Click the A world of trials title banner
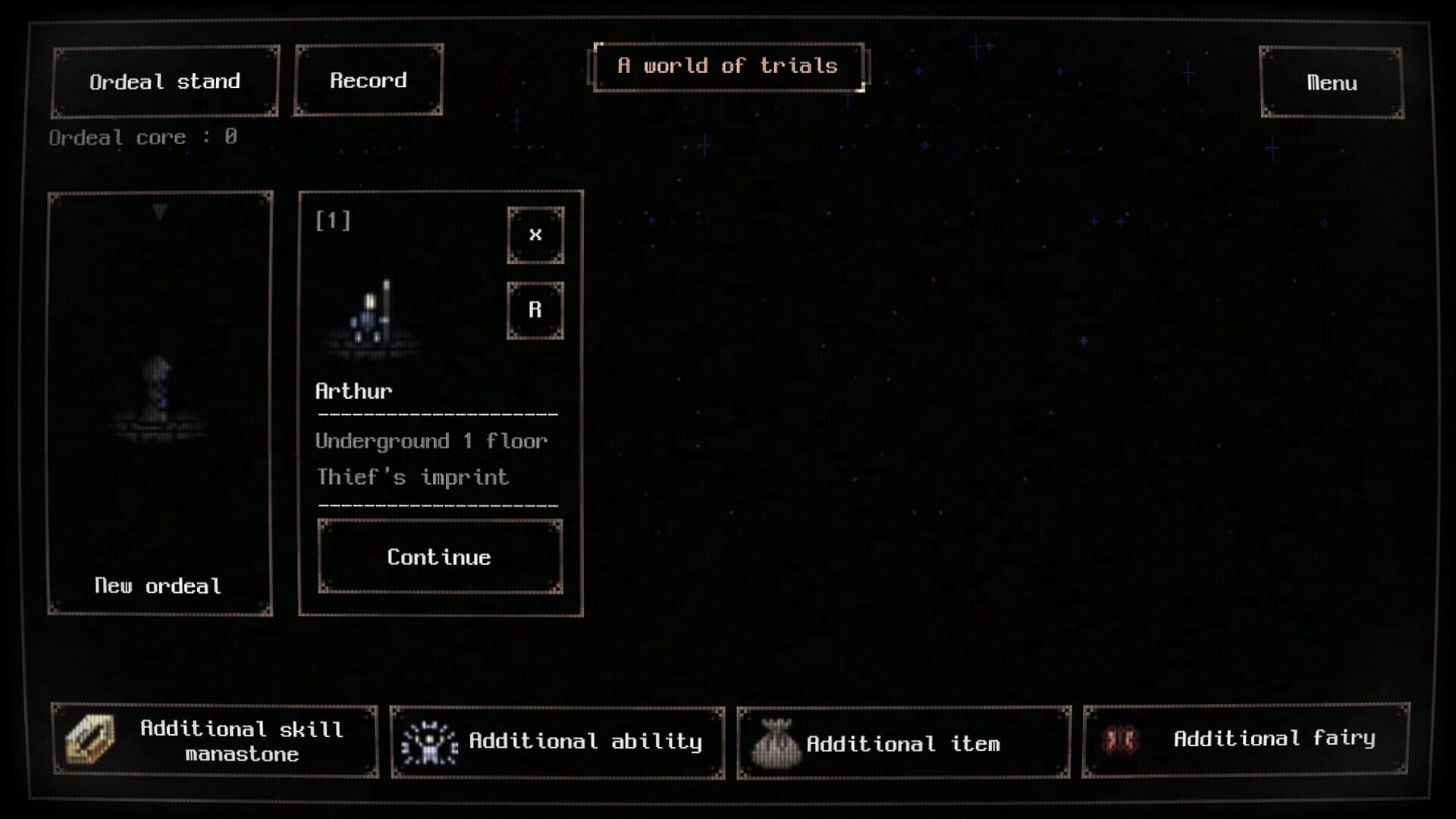 coord(727,66)
